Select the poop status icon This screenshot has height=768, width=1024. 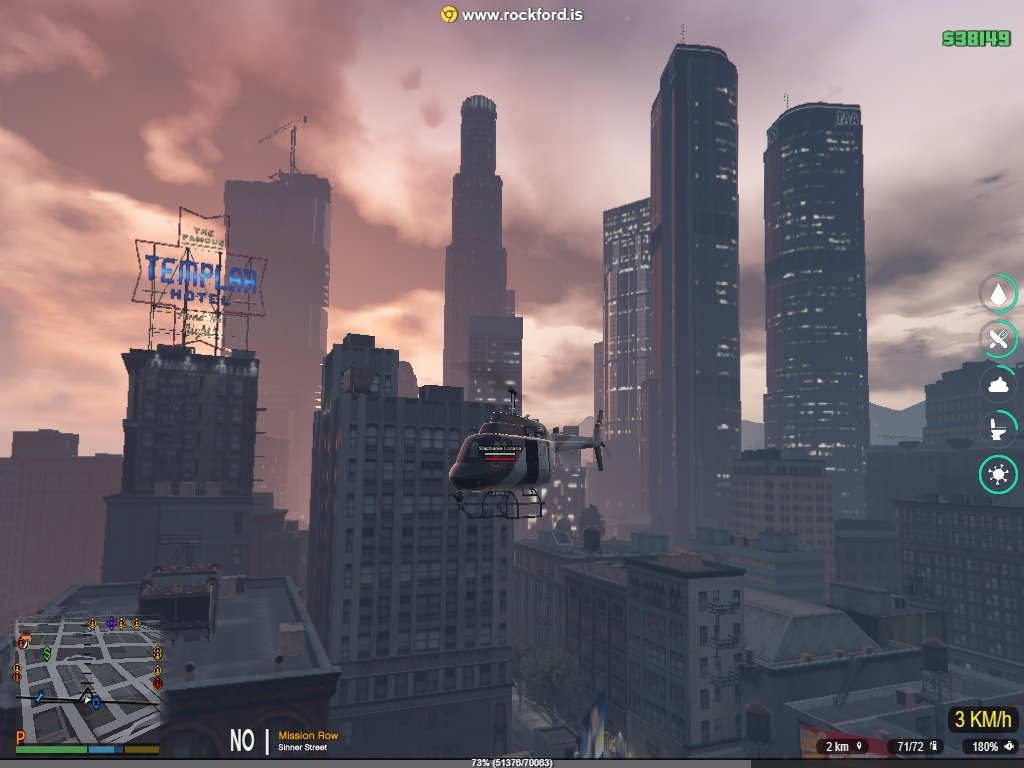coord(998,384)
